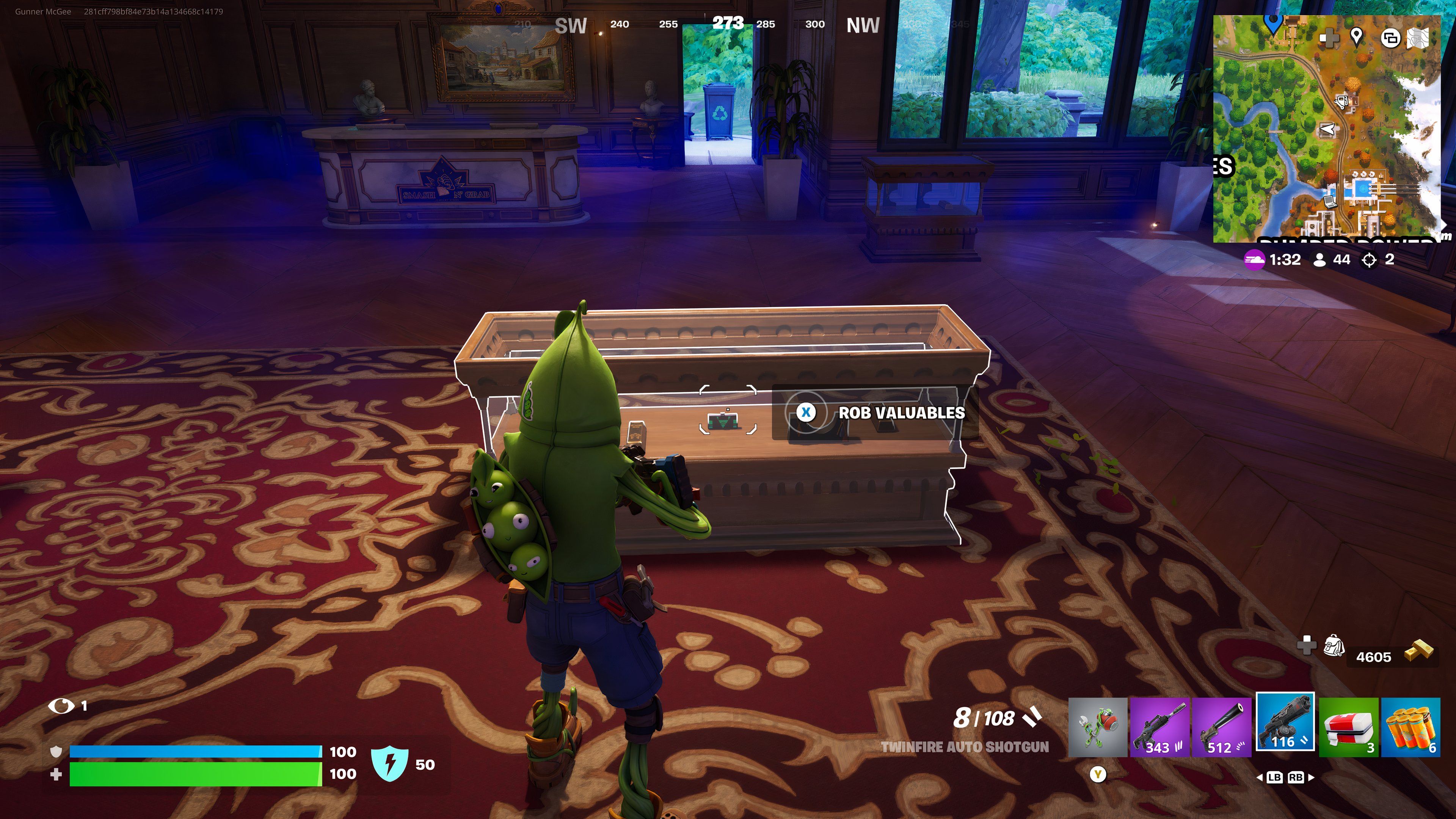Open the folded map icon
The image size is (1456, 819).
click(1418, 38)
